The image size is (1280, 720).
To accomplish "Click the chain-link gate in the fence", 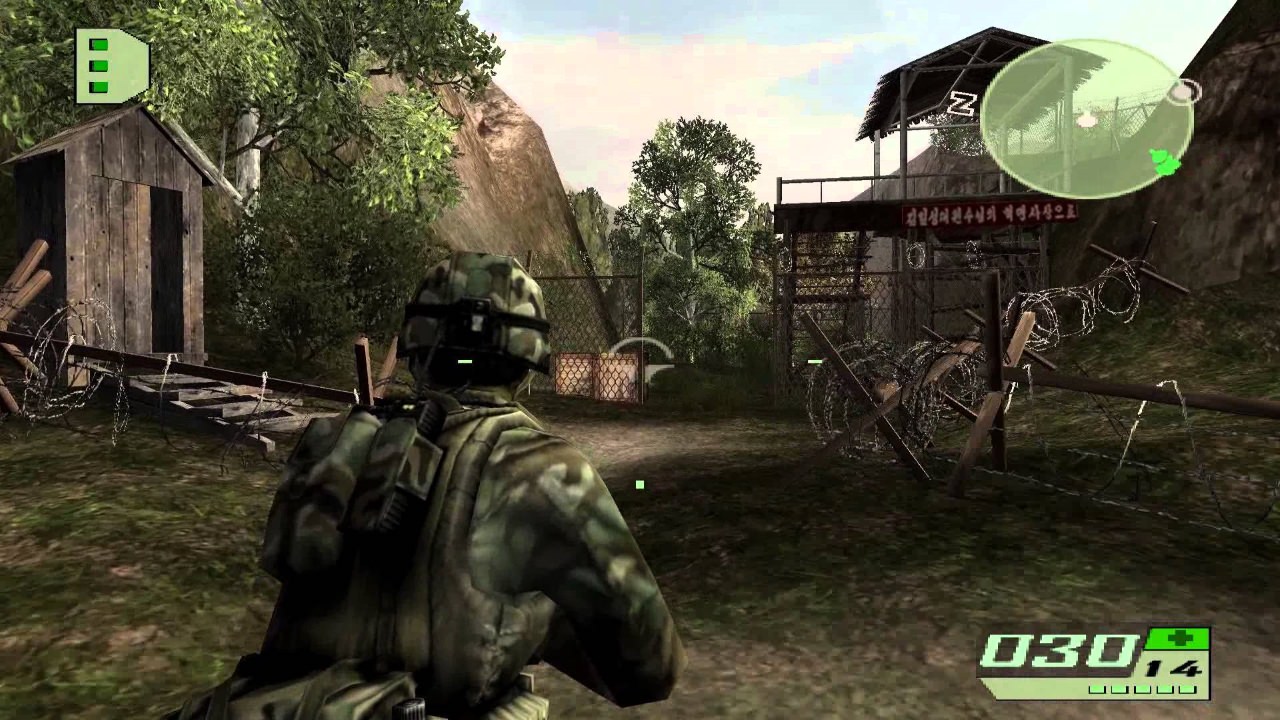I will coord(596,375).
